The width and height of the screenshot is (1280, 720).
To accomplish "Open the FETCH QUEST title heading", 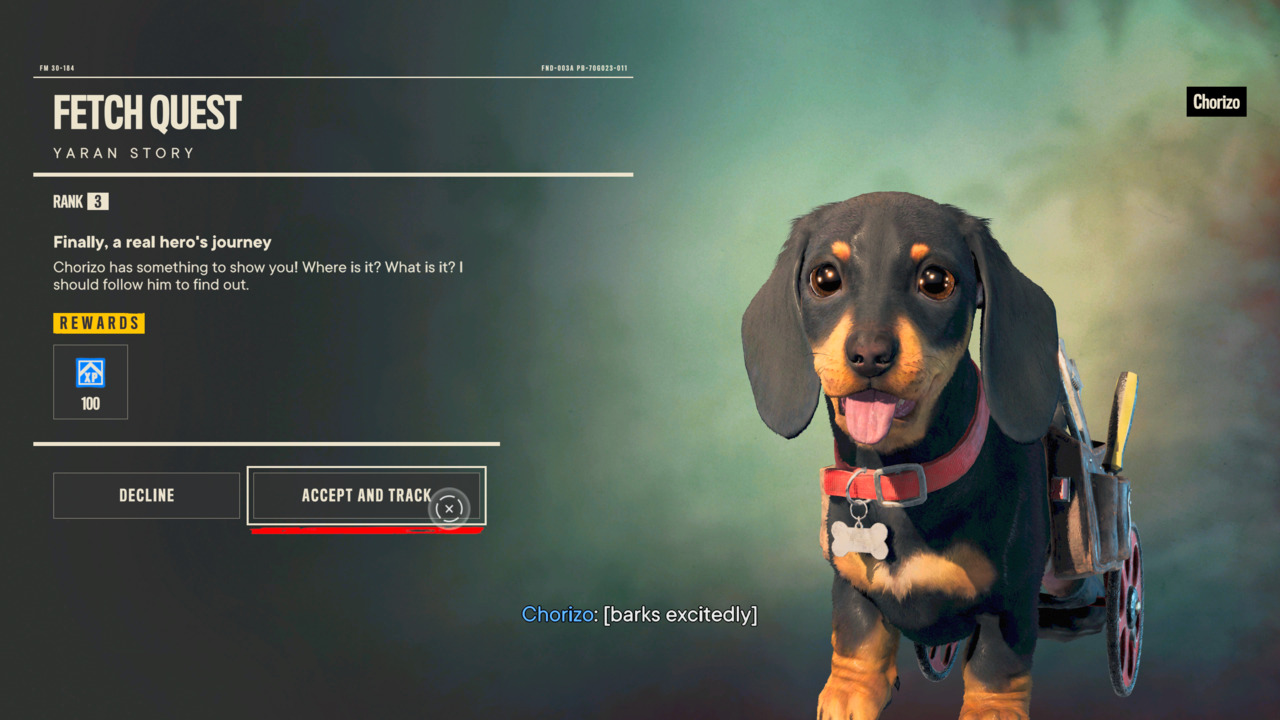I will [146, 113].
